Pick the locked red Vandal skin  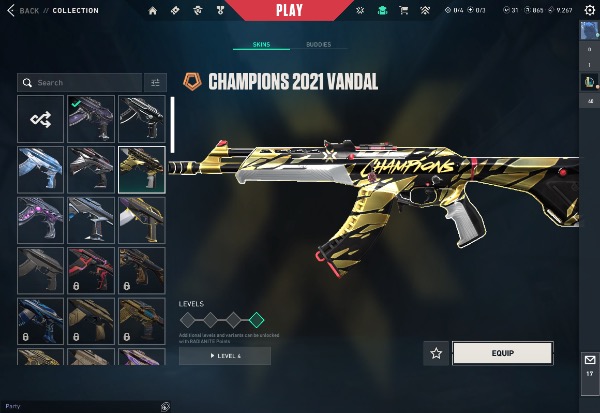[x=91, y=270]
